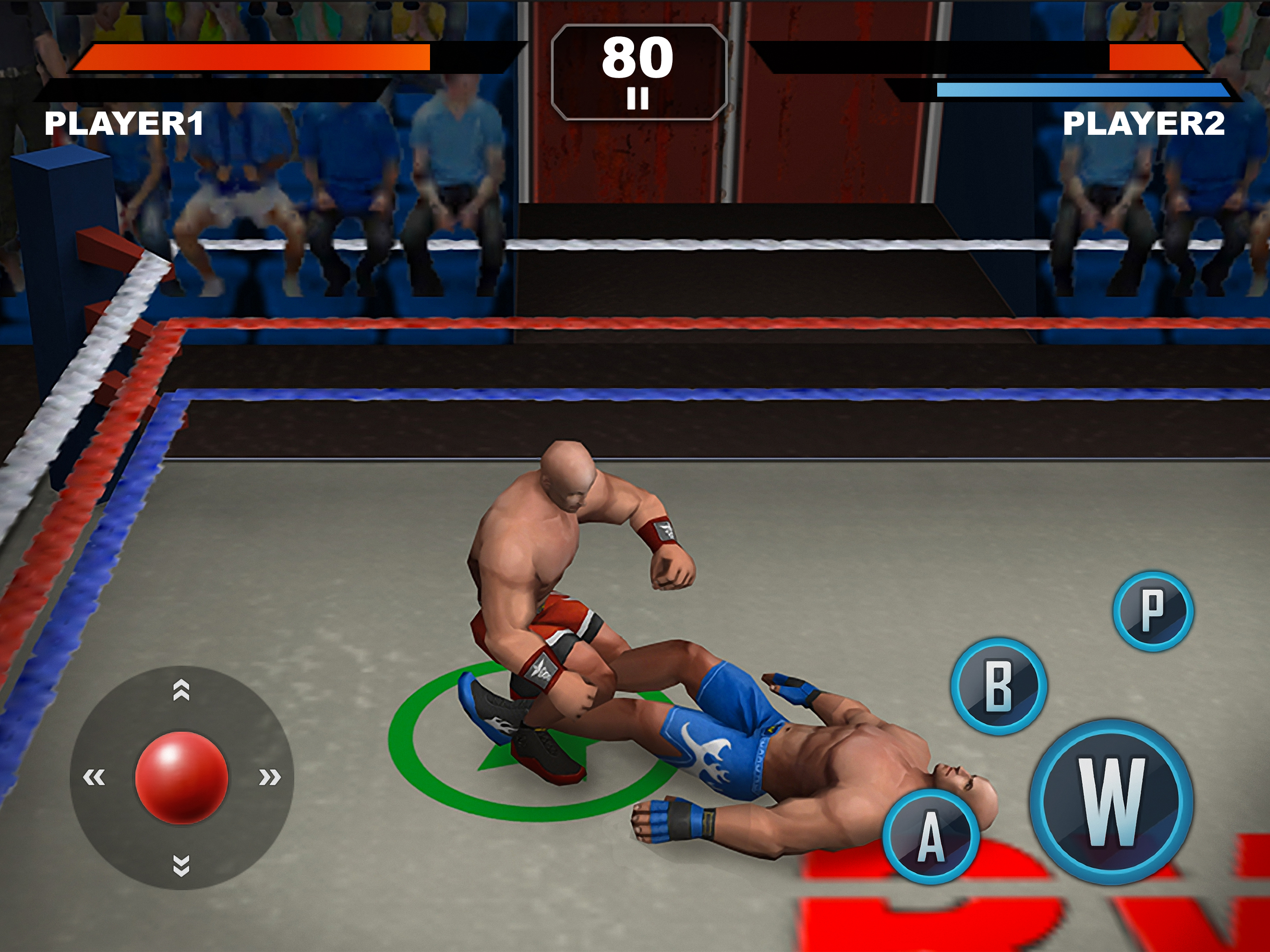Viewport: 1270px width, 952px height.
Task: Move left with the joystick's left arrows
Action: [94, 777]
